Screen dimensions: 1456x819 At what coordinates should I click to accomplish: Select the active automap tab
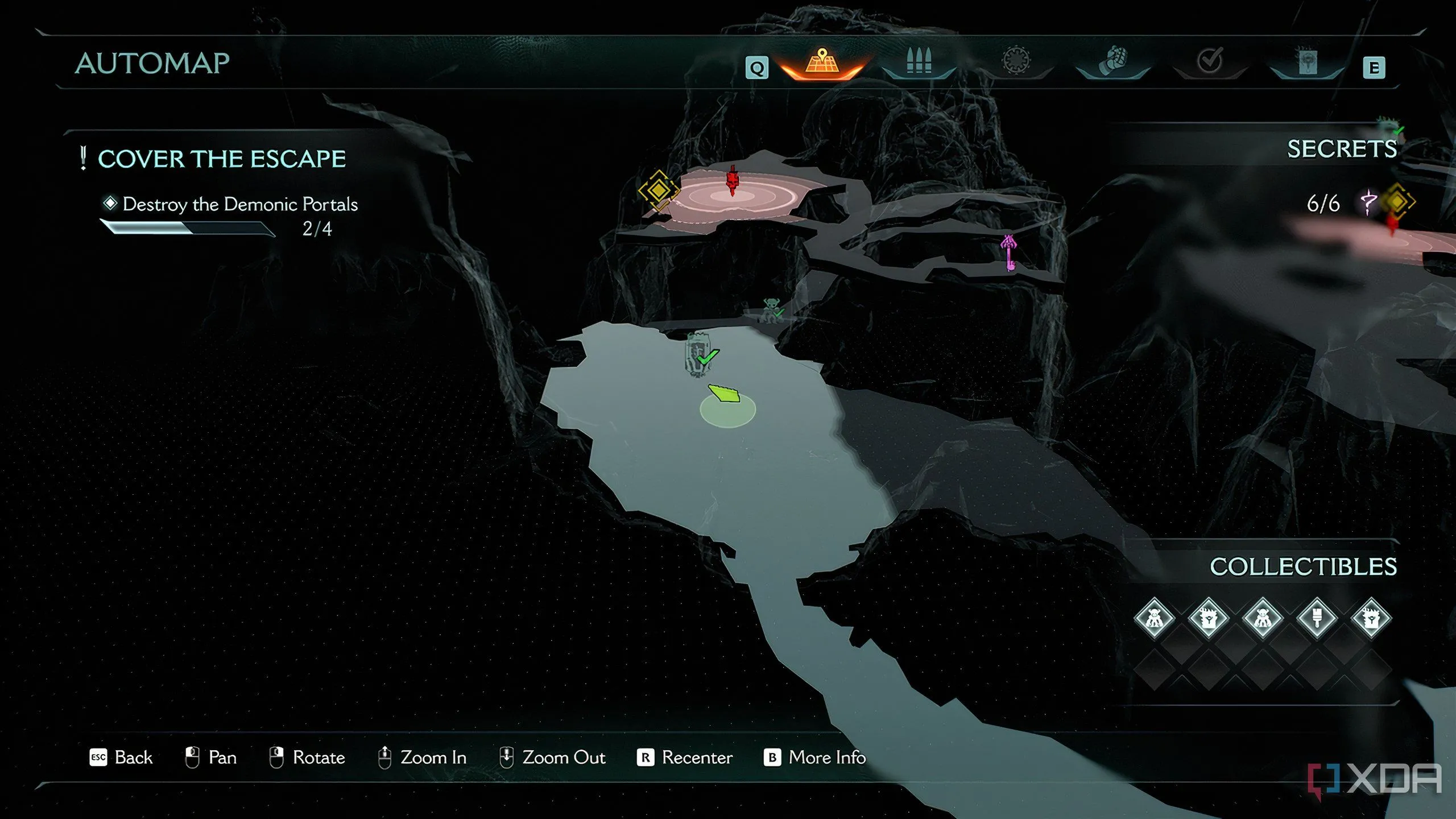821,62
